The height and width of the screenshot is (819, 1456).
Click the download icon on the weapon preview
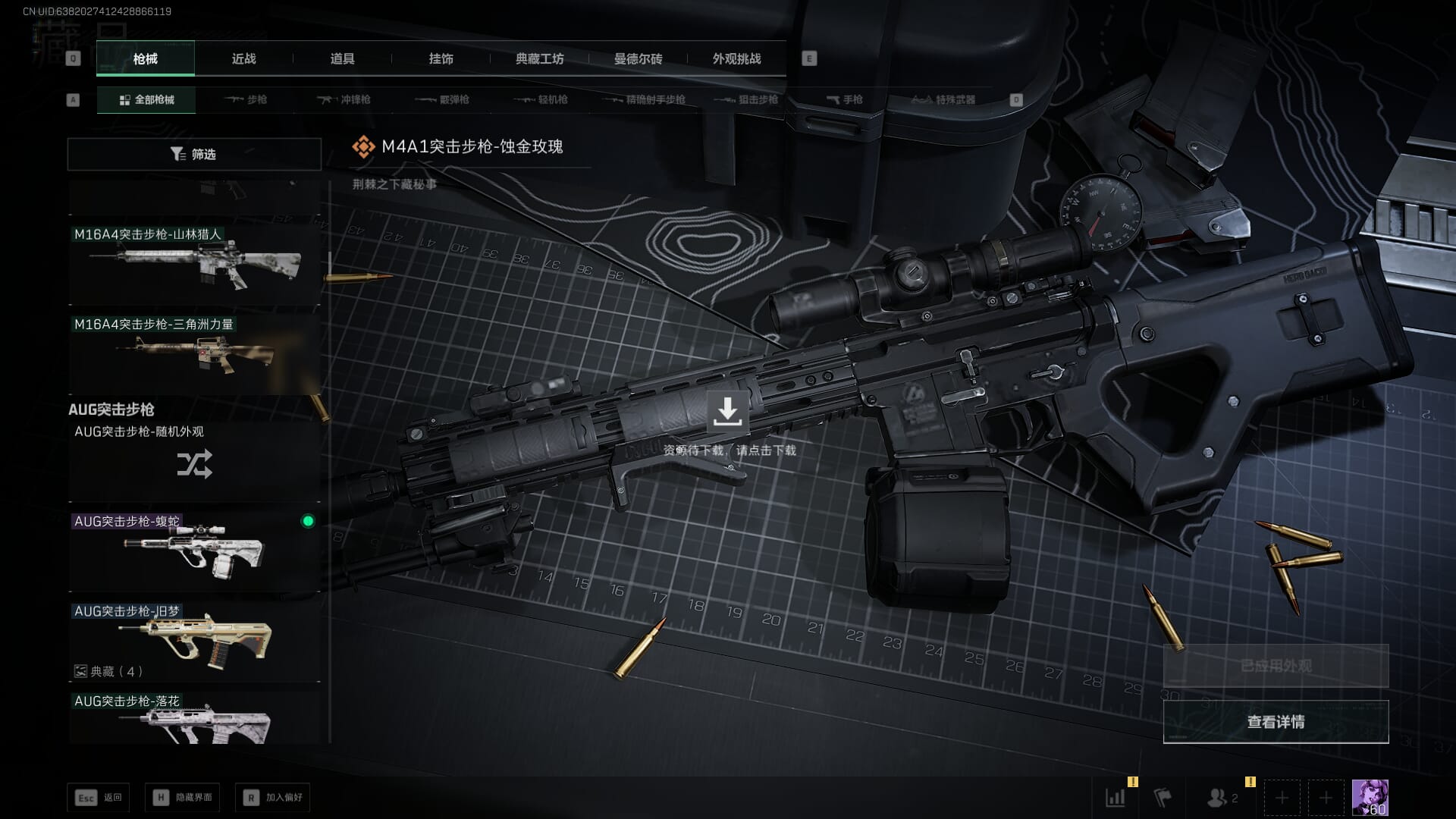(x=727, y=411)
